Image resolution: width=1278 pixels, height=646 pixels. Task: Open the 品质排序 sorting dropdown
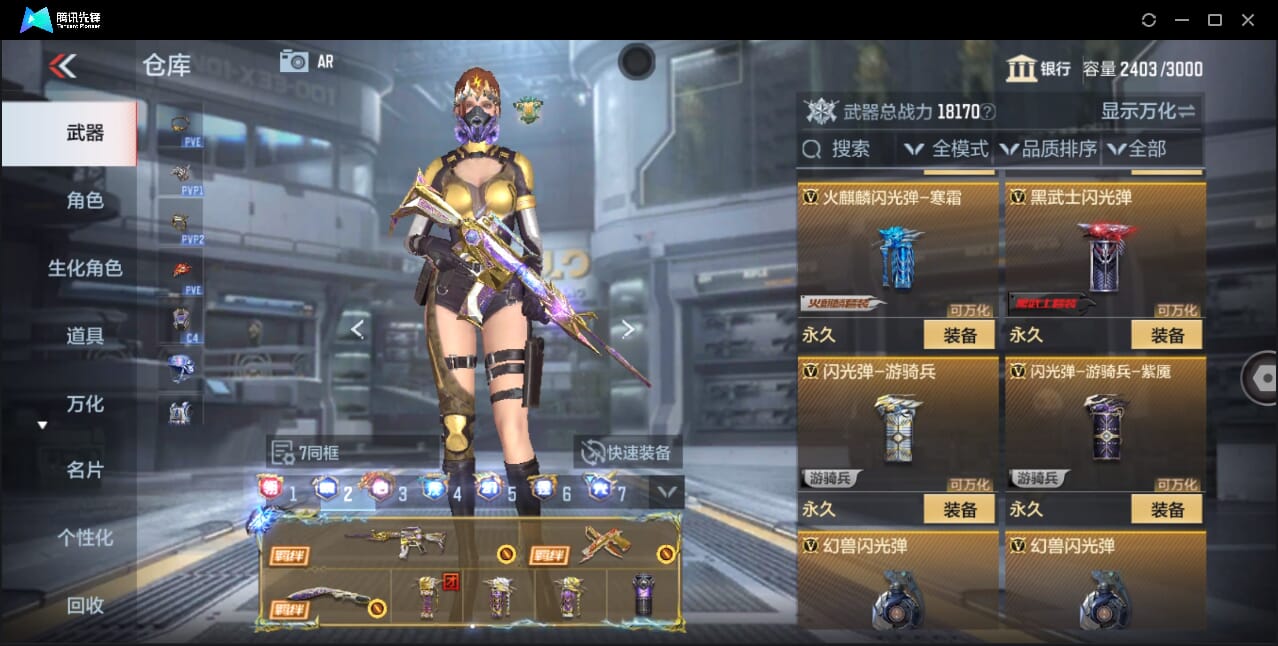(x=1047, y=149)
